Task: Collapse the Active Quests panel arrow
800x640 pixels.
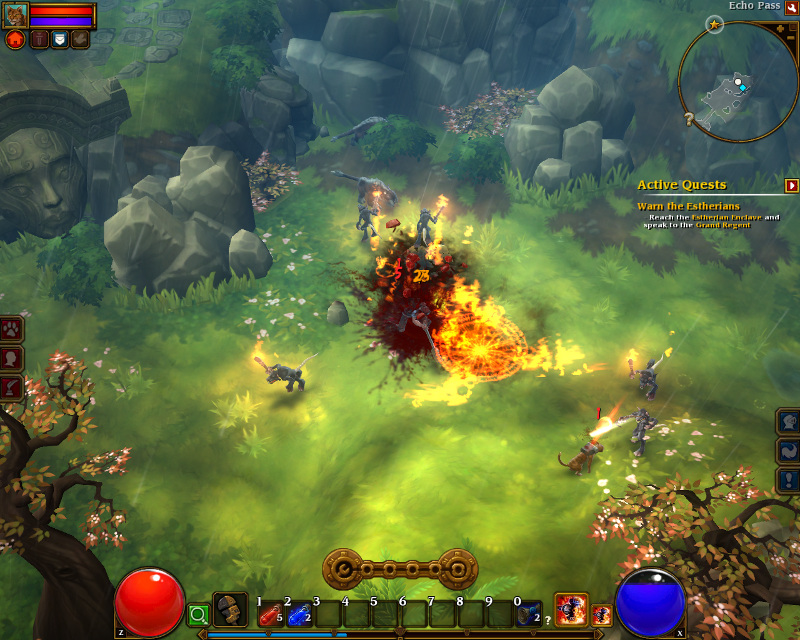Action: (792, 185)
